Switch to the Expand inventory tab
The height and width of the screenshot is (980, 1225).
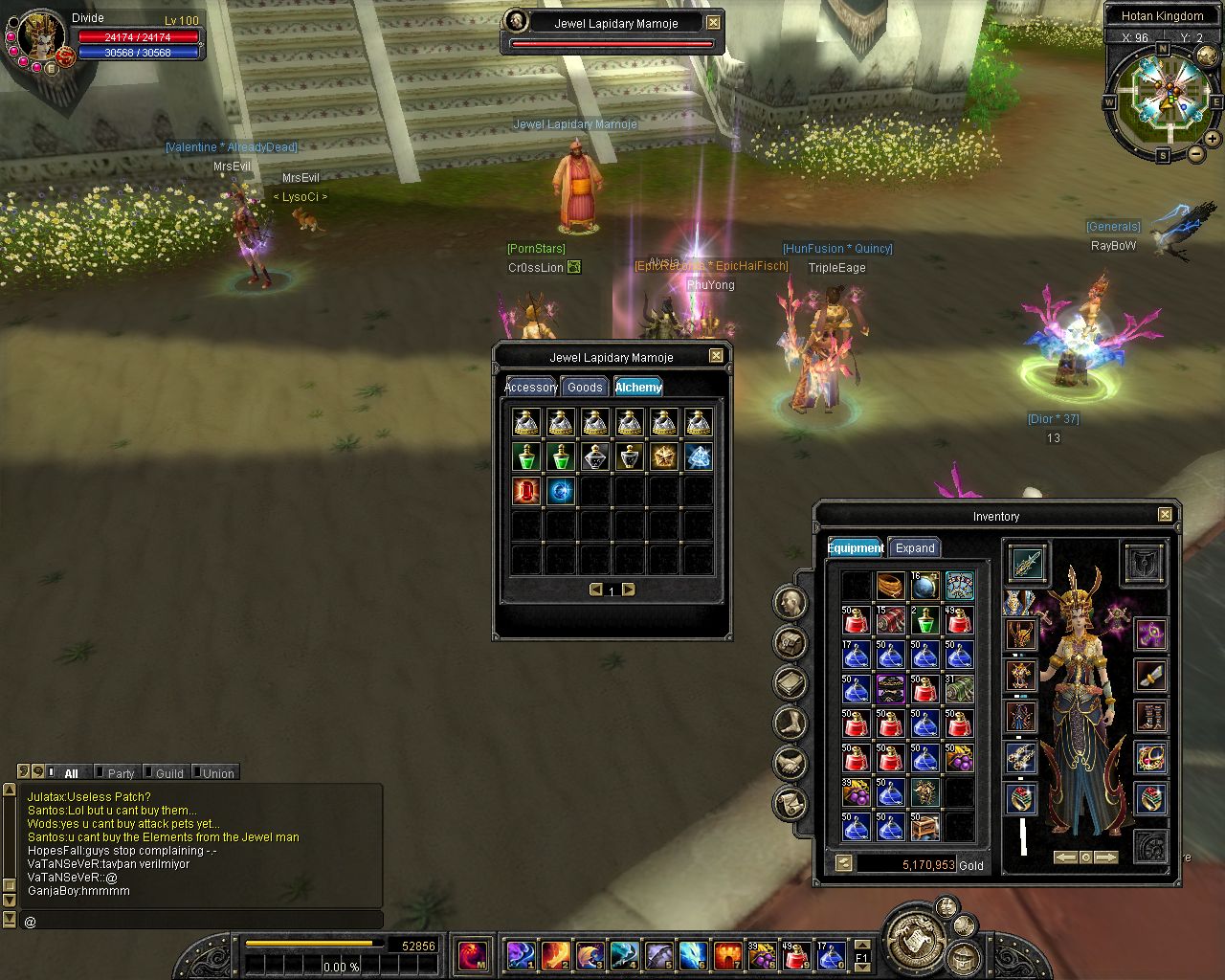[915, 548]
